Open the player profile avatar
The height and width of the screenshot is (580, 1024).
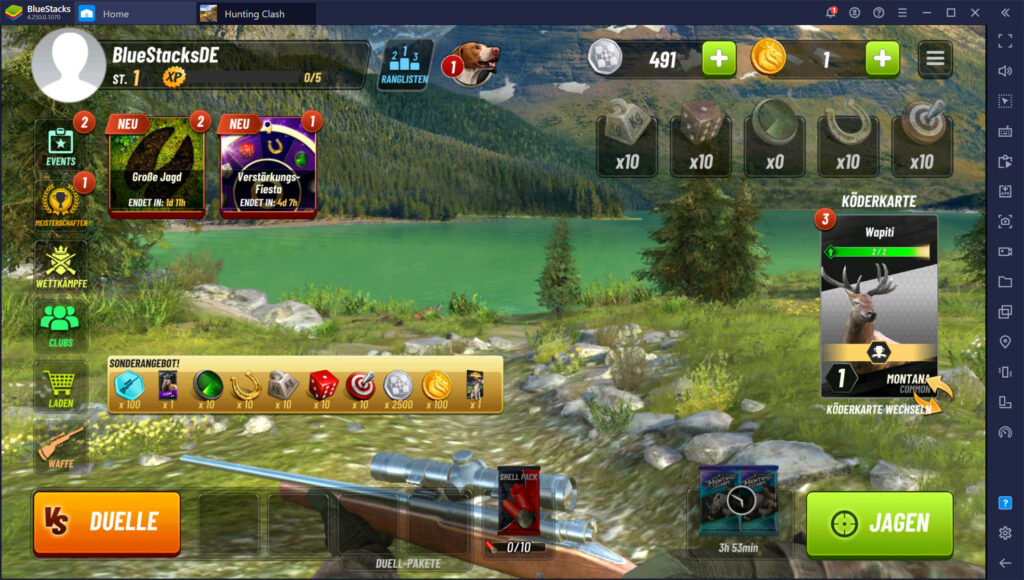point(68,66)
